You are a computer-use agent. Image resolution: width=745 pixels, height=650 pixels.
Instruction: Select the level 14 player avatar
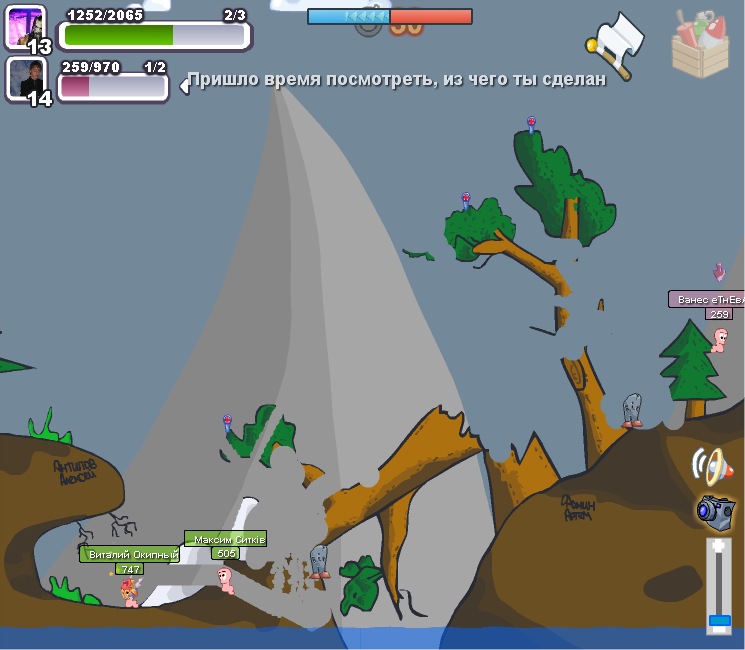[x=25, y=78]
